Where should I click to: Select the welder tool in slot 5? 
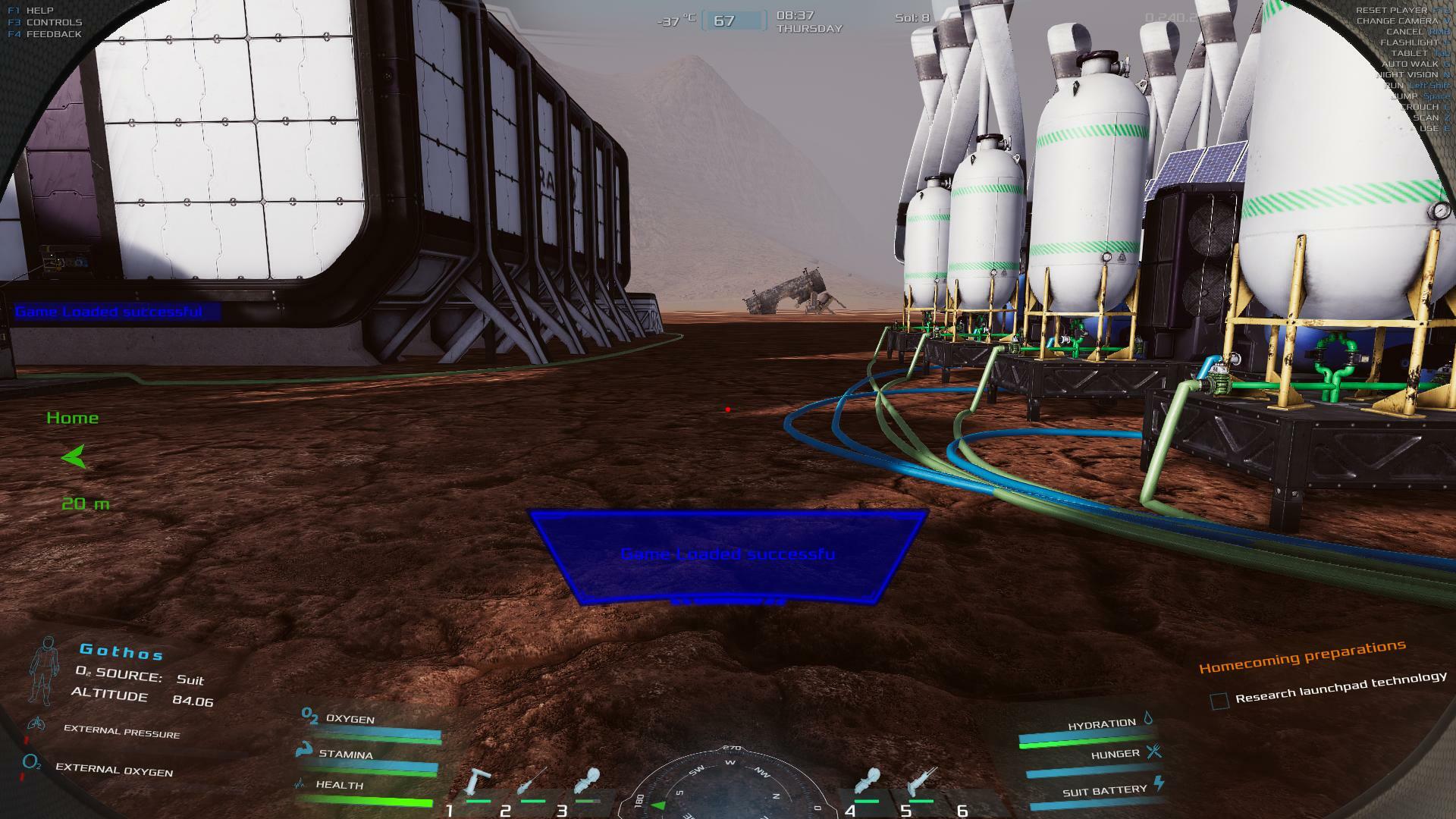(x=921, y=783)
